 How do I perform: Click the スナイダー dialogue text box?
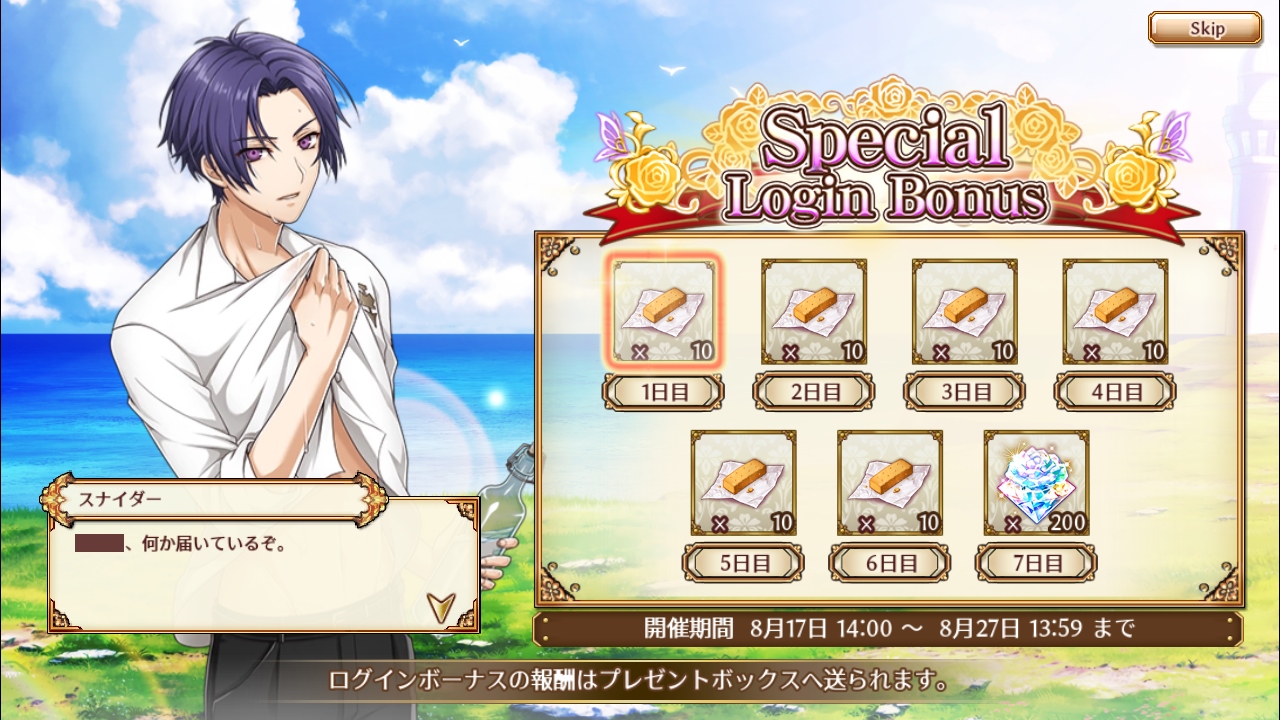[x=263, y=570]
